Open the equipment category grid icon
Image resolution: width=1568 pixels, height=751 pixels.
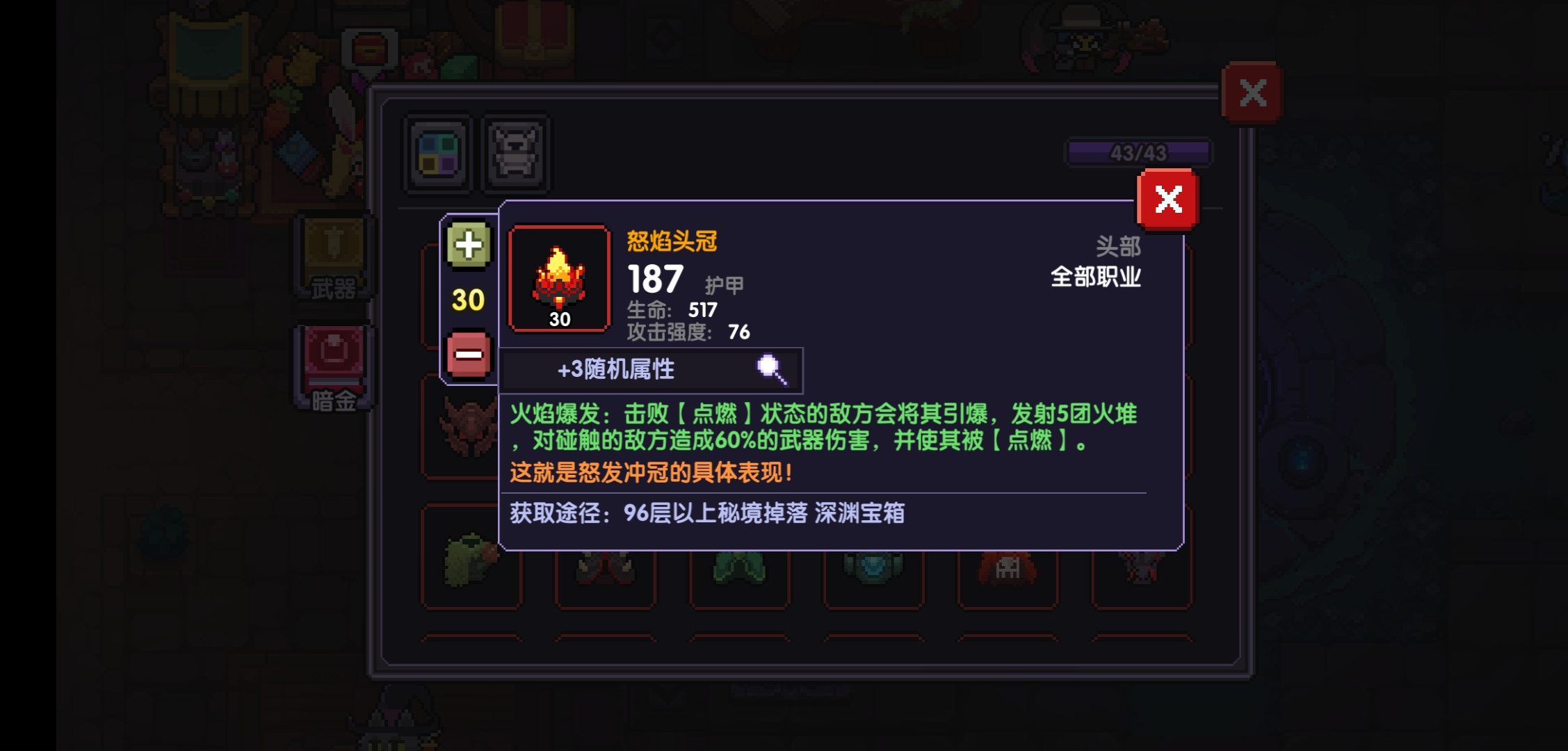[437, 154]
